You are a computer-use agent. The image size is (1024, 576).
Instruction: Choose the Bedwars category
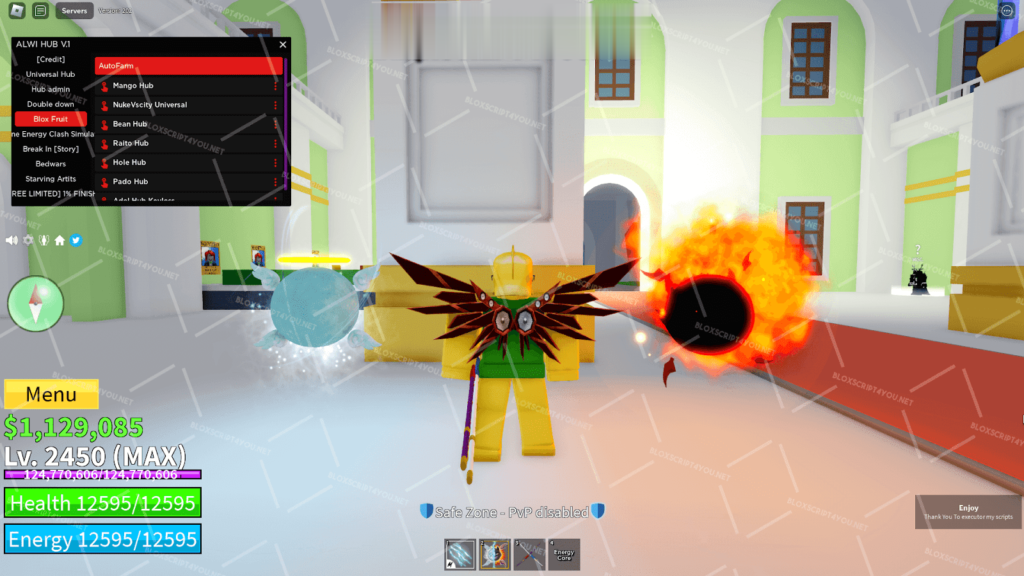pyautogui.click(x=51, y=164)
